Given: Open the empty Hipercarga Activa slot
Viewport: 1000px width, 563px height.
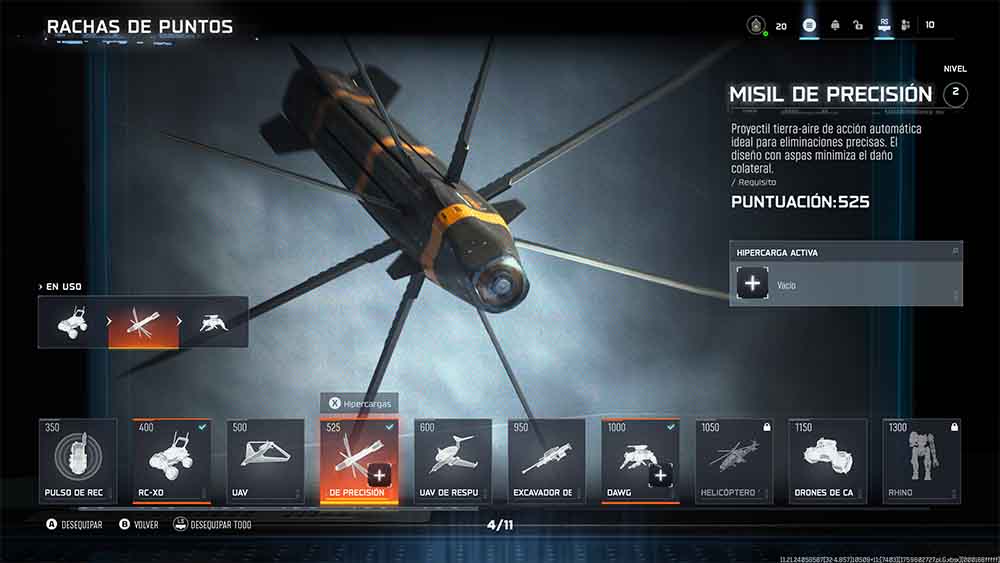Looking at the screenshot, I should (753, 285).
